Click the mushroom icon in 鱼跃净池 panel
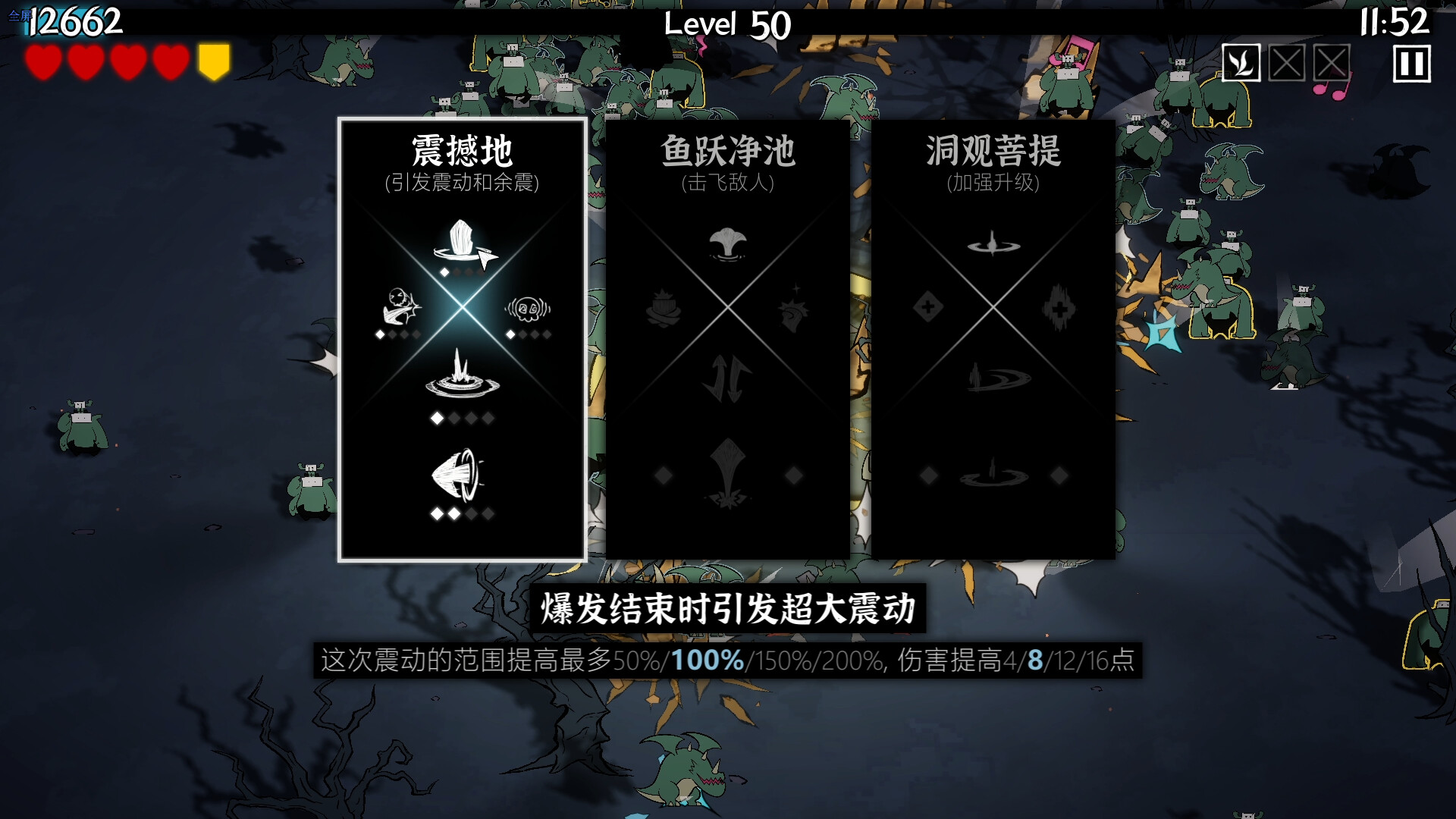This screenshot has height=819, width=1456. pos(729,243)
